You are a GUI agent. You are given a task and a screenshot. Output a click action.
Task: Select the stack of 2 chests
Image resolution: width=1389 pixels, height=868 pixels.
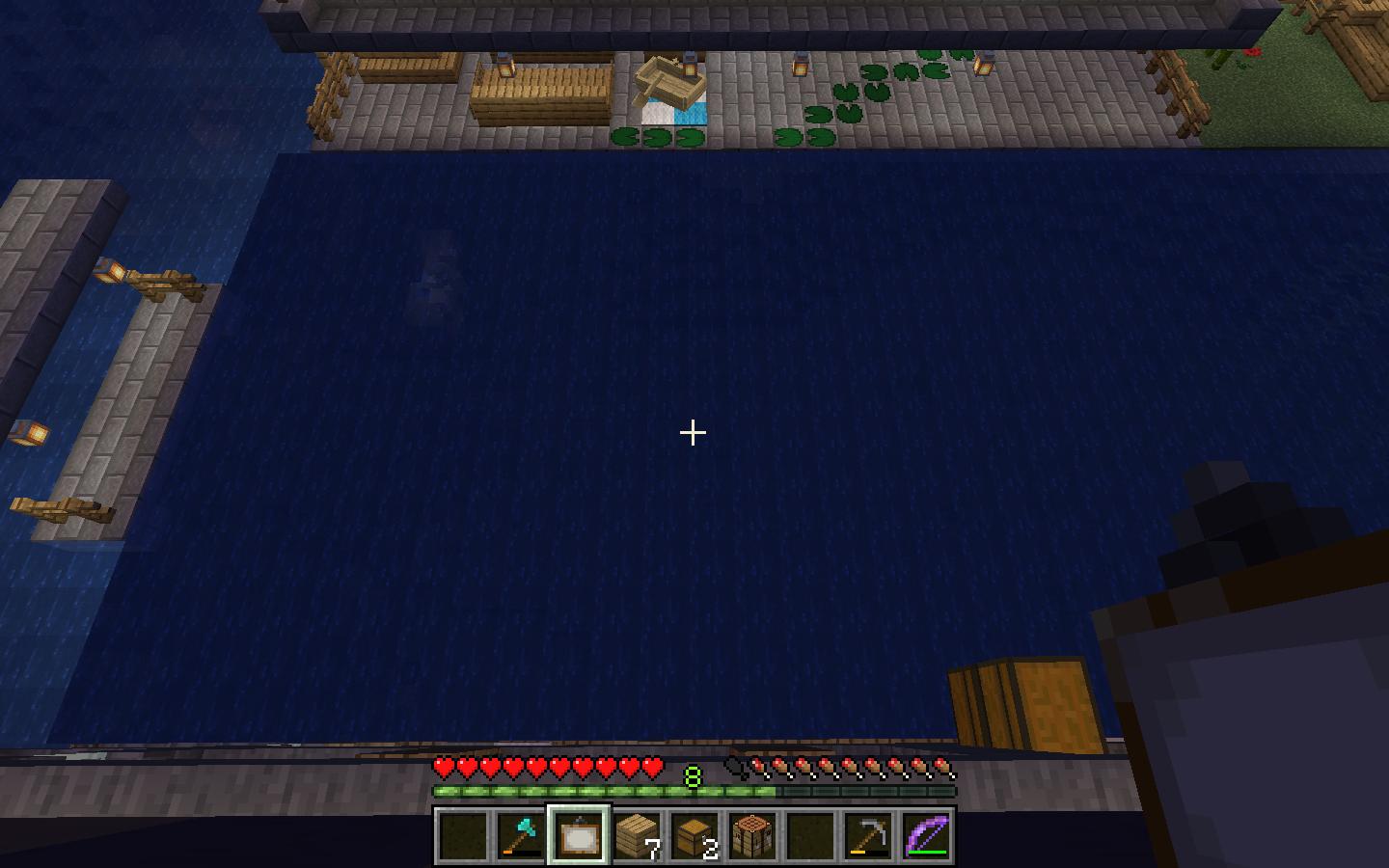pos(694,835)
